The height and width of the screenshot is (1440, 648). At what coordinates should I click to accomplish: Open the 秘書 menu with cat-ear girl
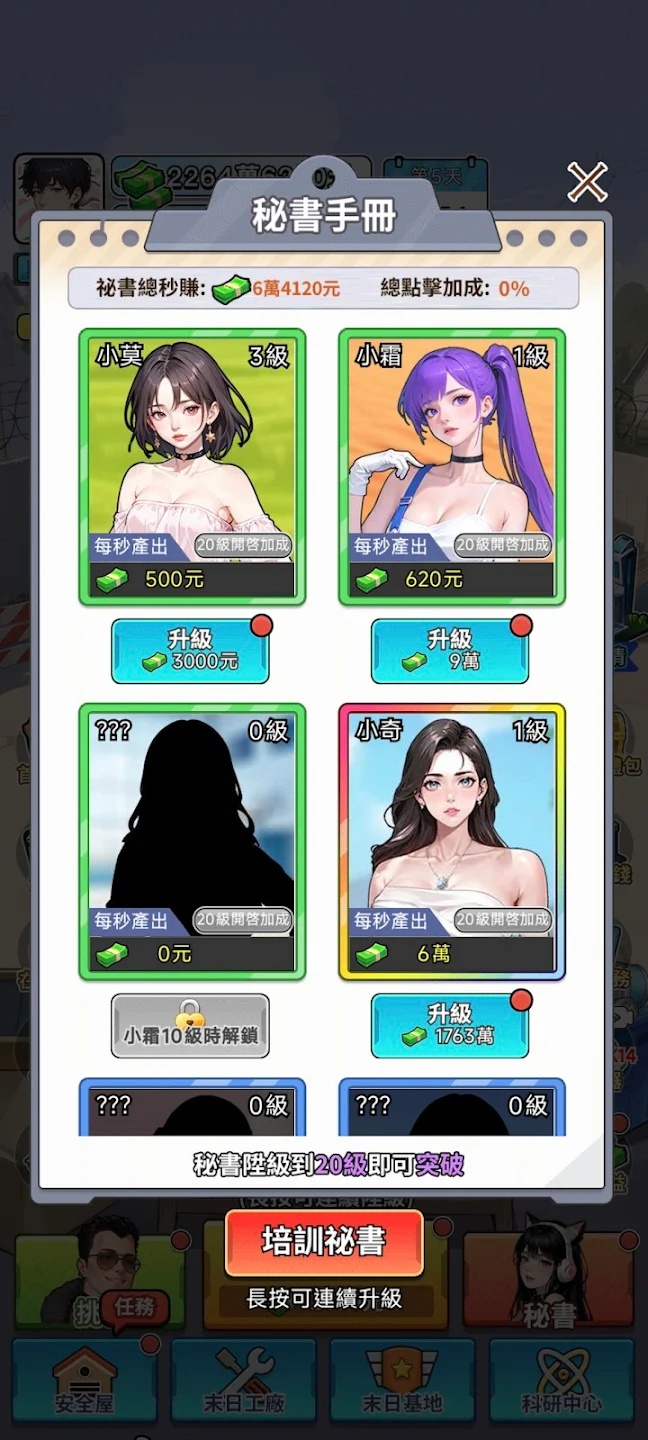549,1280
